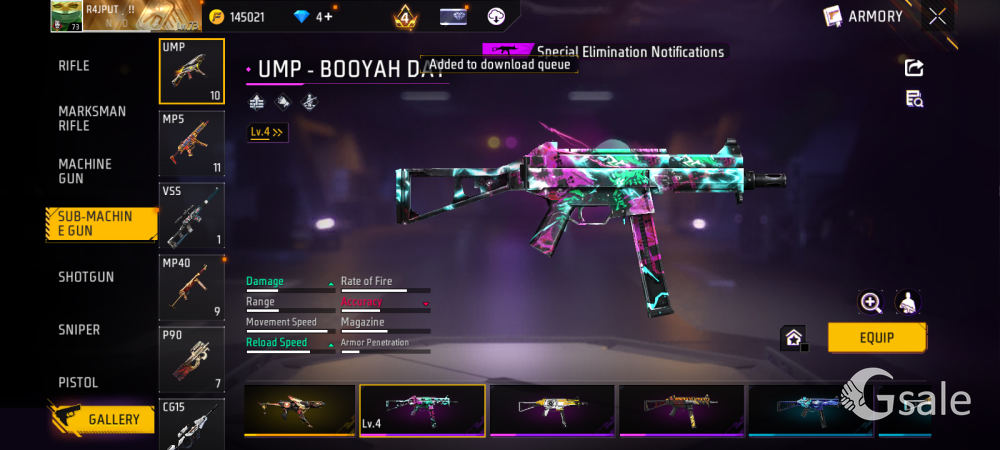Select the yellow UMP skin thumbnail
The height and width of the screenshot is (450, 1000).
[x=551, y=410]
